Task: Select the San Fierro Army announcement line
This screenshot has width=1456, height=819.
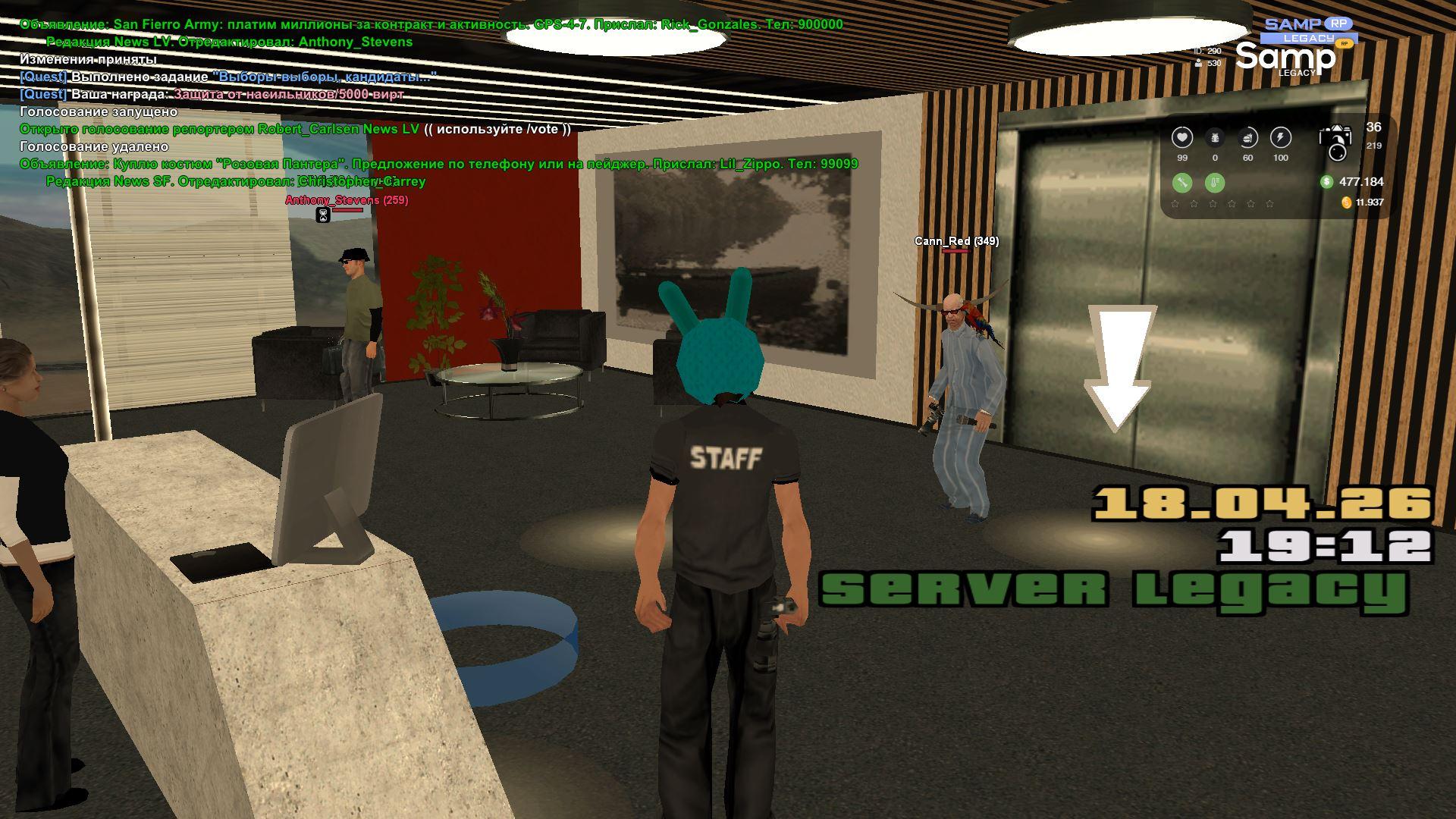Action: (431, 24)
